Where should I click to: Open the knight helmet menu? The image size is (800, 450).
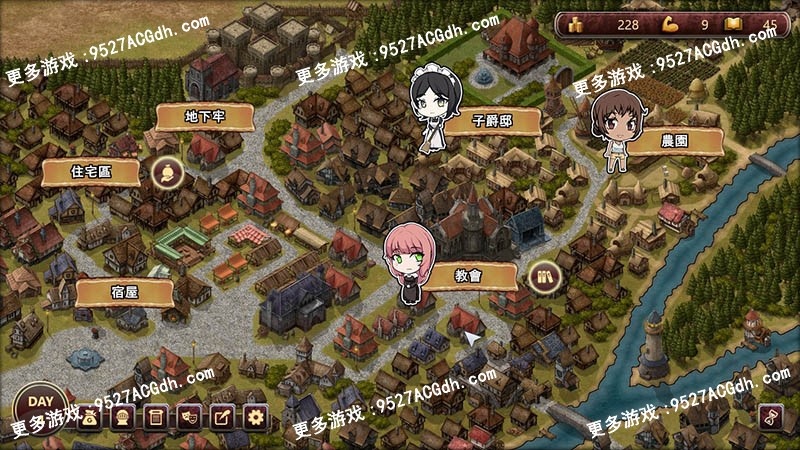click(123, 418)
